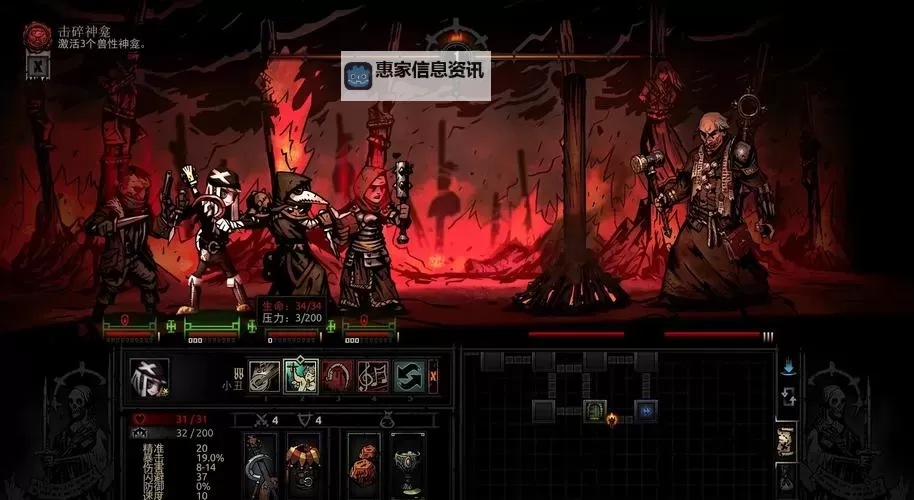Select the goblet trinket slot

pos(407,464)
